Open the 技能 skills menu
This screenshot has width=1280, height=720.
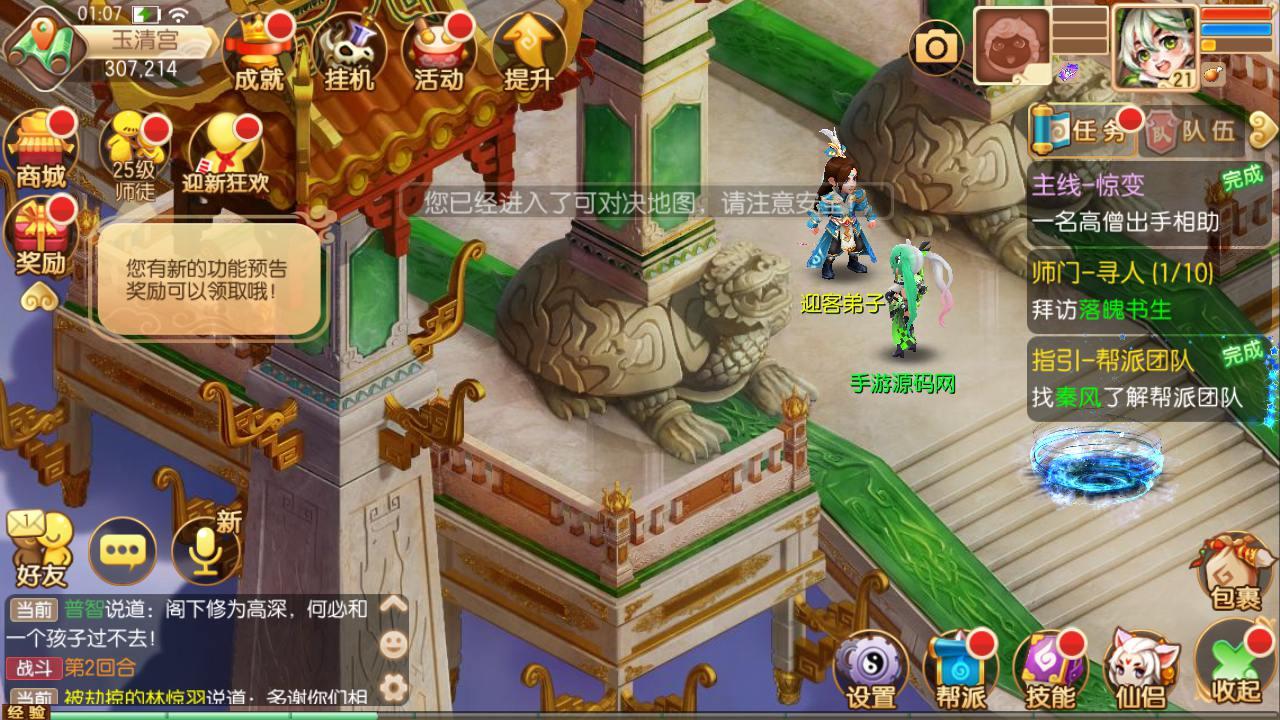[x=1050, y=668]
